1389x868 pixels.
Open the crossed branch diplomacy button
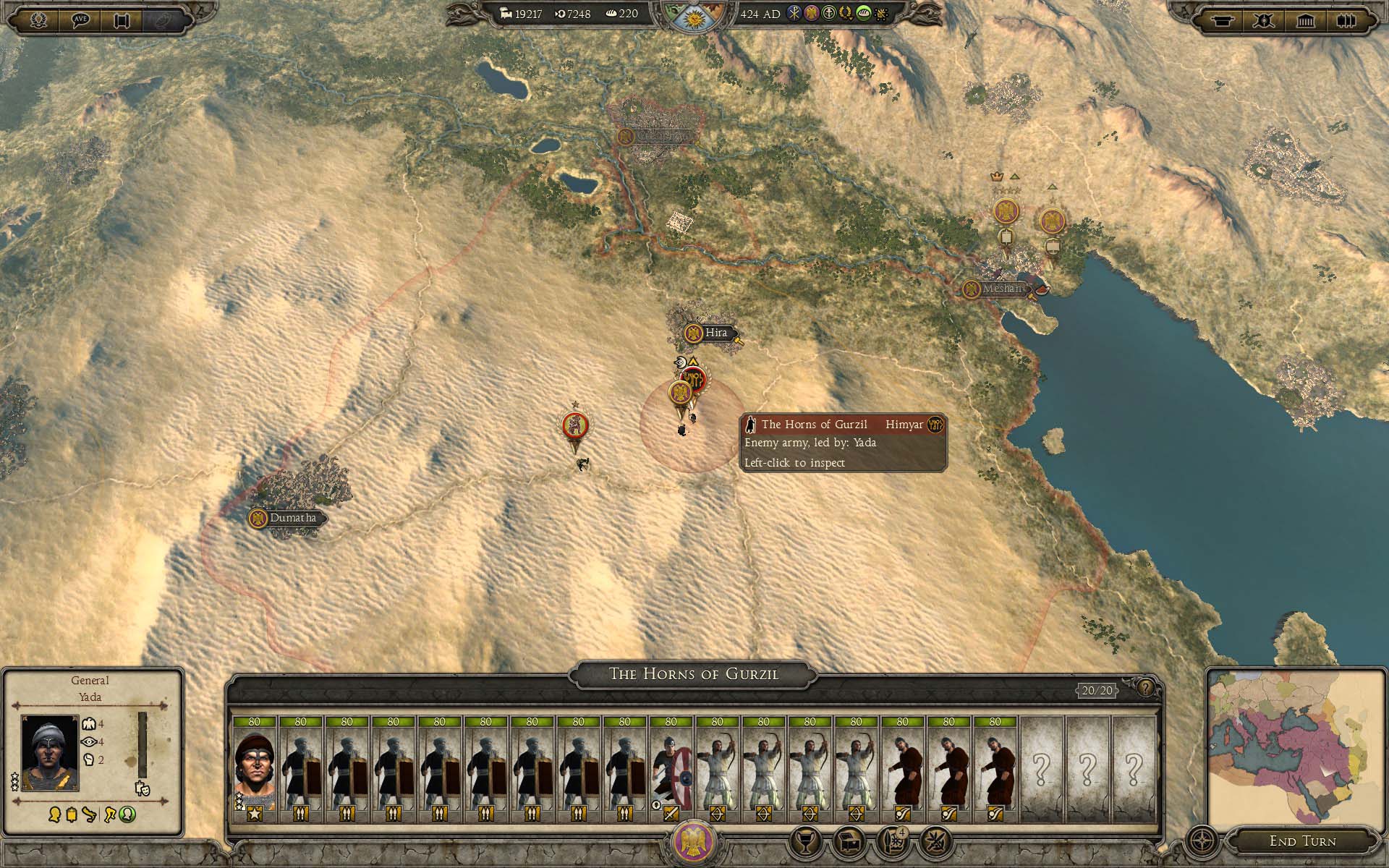pos(935,842)
